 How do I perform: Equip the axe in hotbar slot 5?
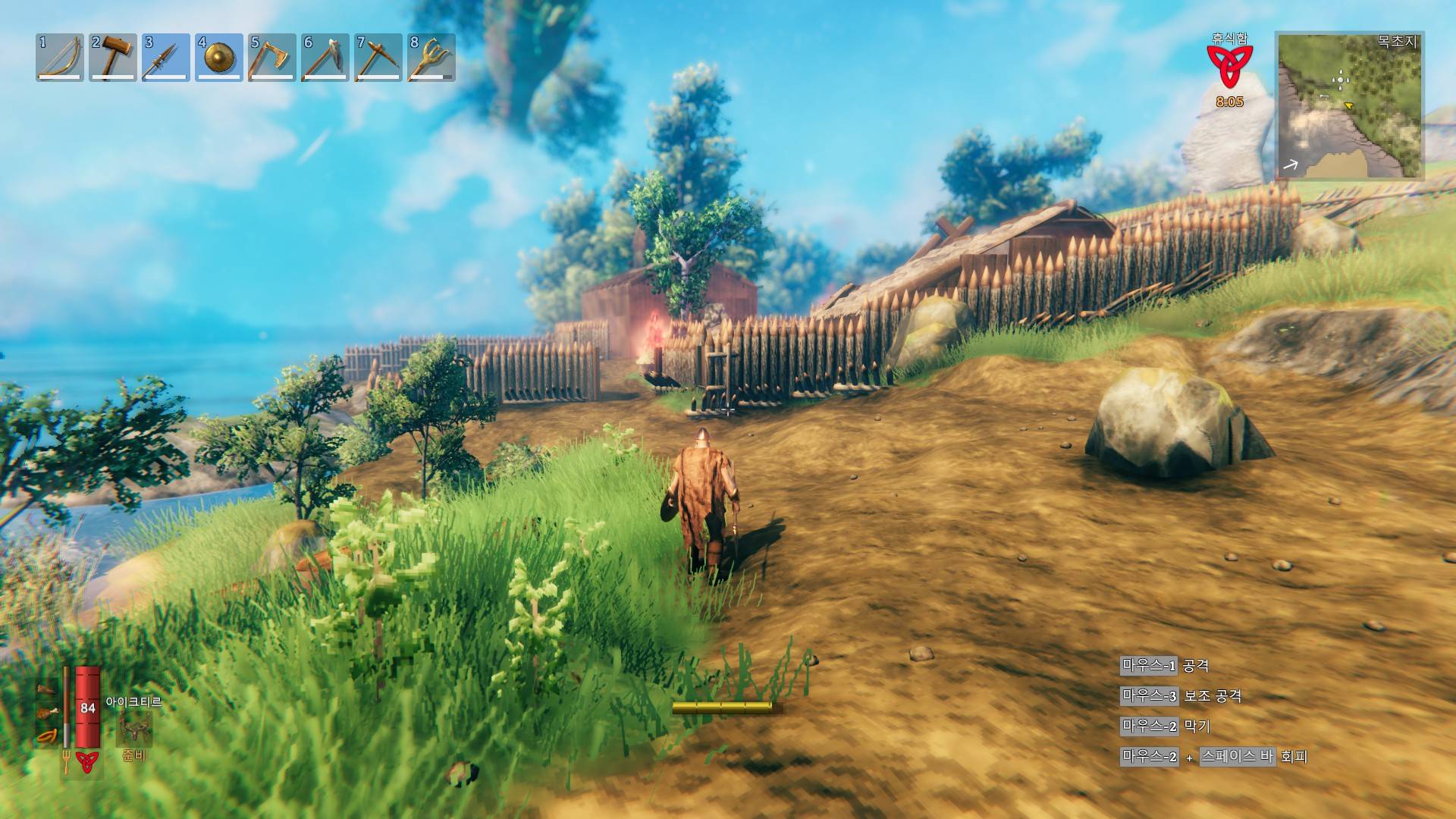click(x=272, y=57)
